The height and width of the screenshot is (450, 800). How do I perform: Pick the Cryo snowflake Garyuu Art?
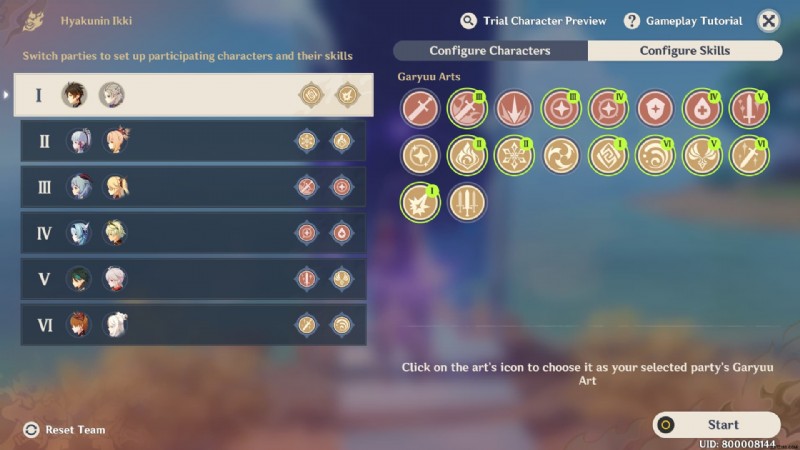click(514, 156)
